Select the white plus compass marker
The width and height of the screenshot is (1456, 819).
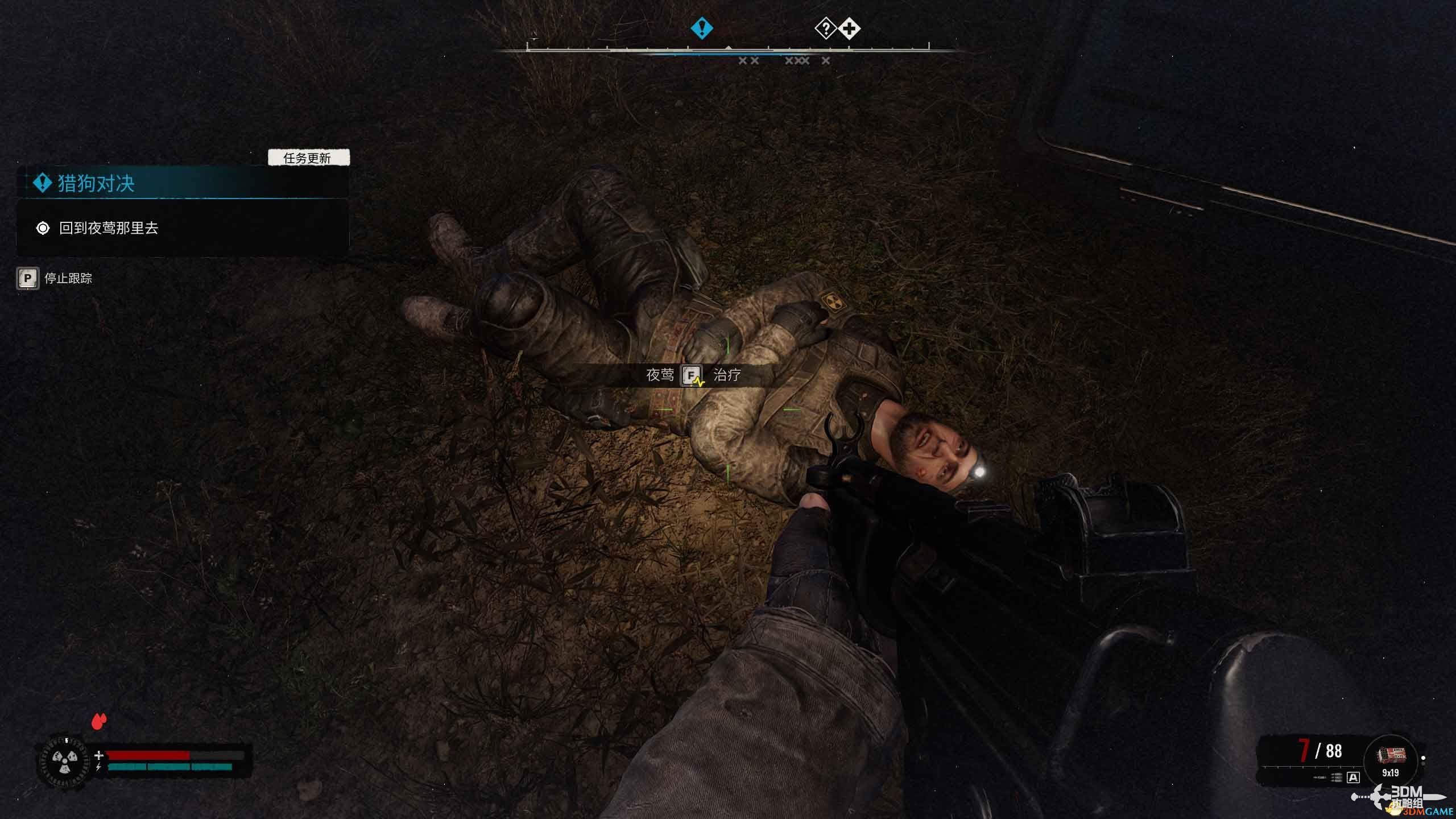(x=849, y=28)
